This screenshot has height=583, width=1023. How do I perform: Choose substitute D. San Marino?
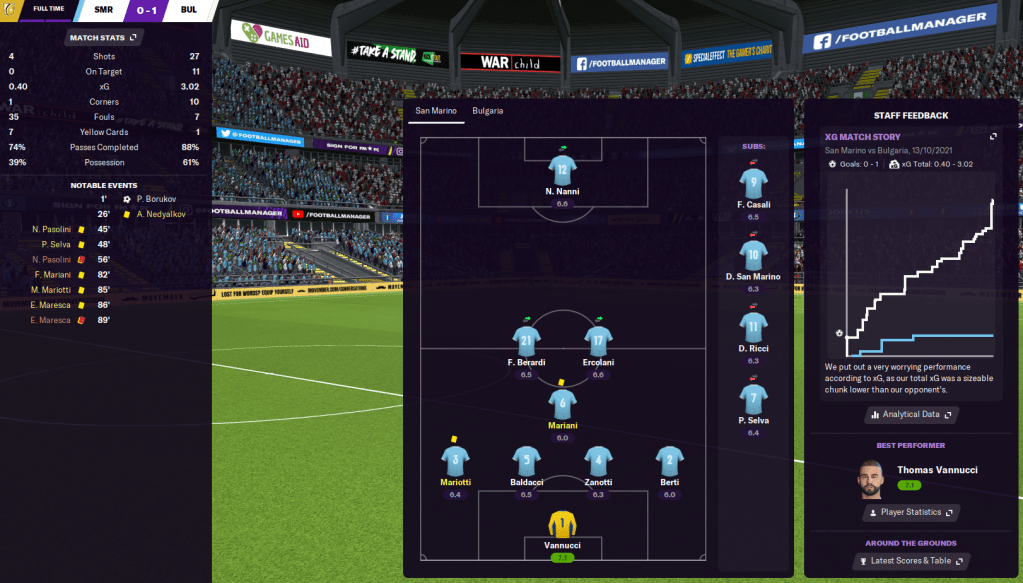(x=753, y=256)
